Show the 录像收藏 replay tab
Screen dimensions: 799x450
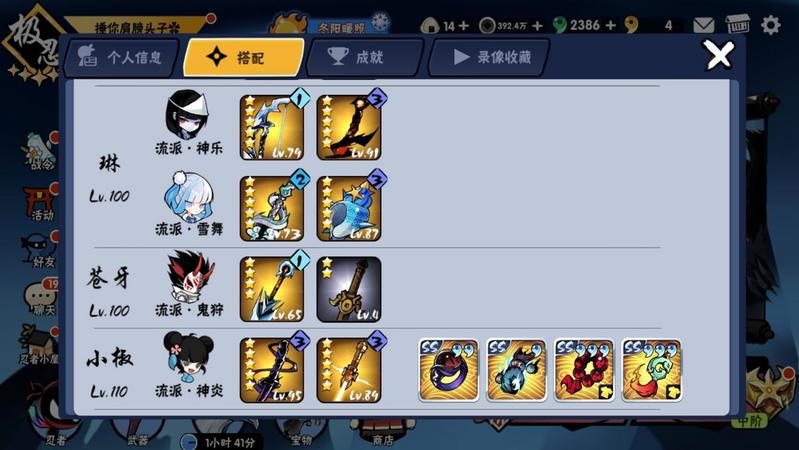[488, 58]
